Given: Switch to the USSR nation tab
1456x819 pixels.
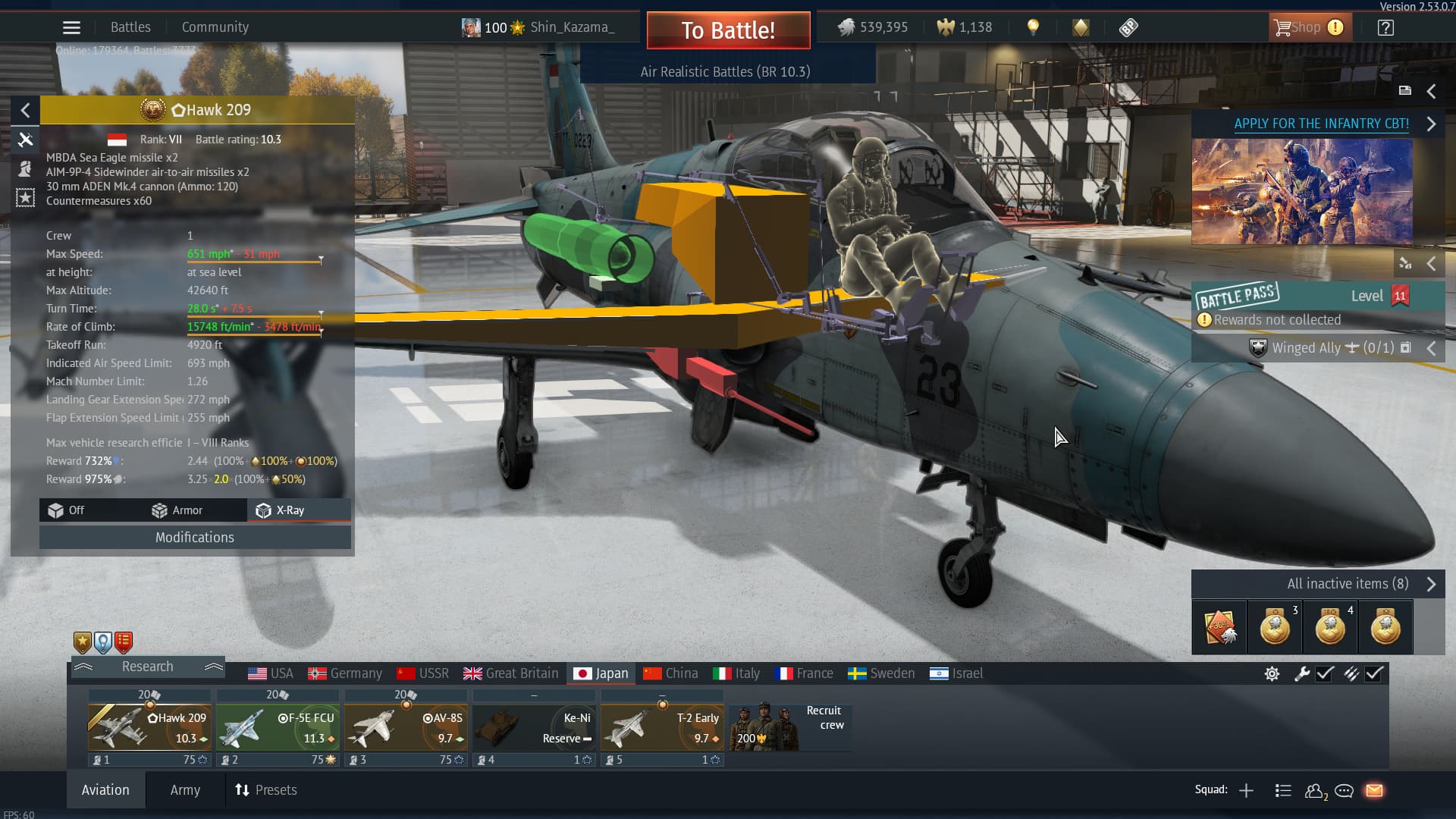Looking at the screenshot, I should [423, 673].
